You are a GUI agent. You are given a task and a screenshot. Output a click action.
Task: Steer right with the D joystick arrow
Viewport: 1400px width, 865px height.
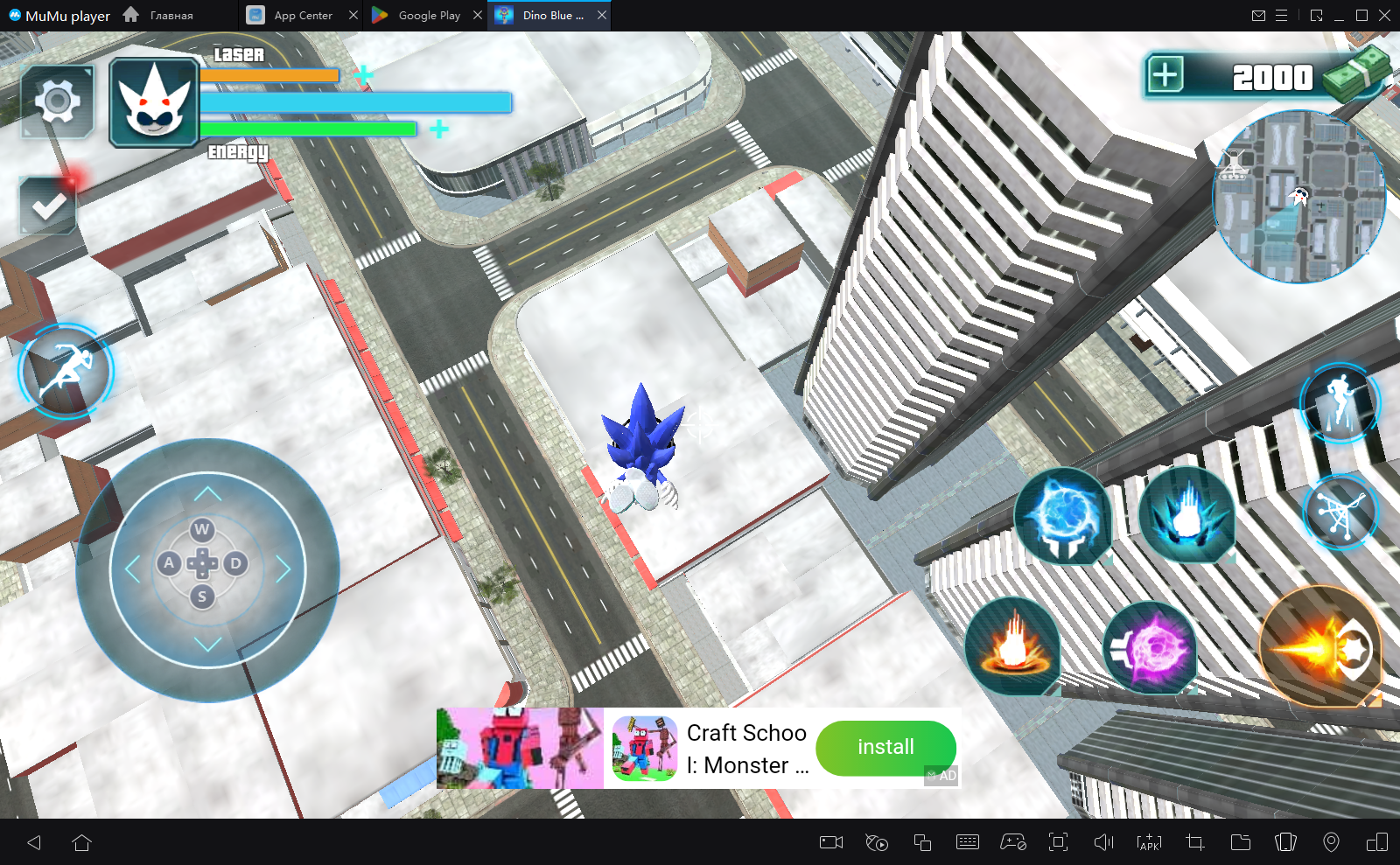coord(235,563)
